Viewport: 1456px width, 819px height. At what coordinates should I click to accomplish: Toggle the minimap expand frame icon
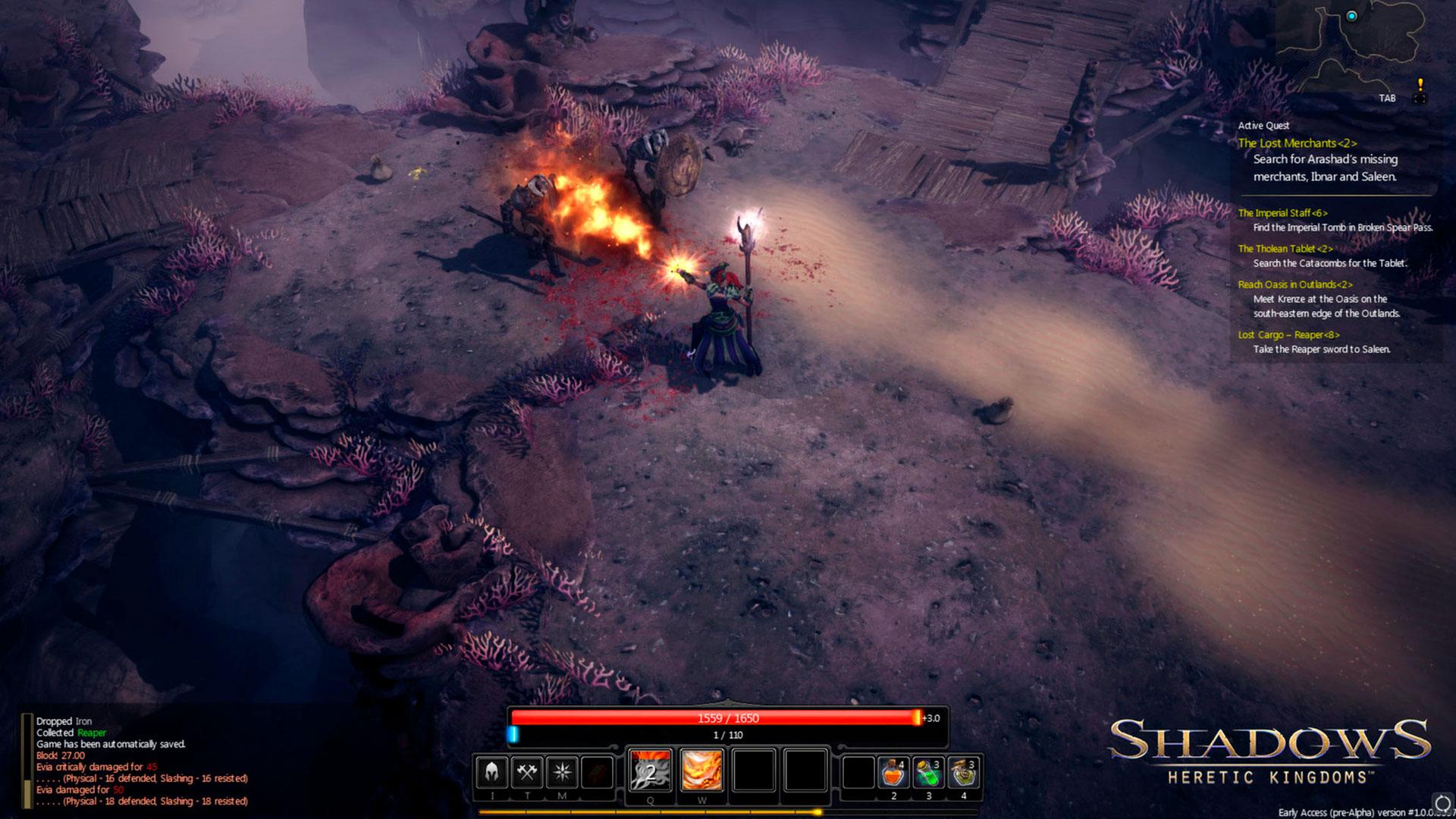click(x=1420, y=99)
